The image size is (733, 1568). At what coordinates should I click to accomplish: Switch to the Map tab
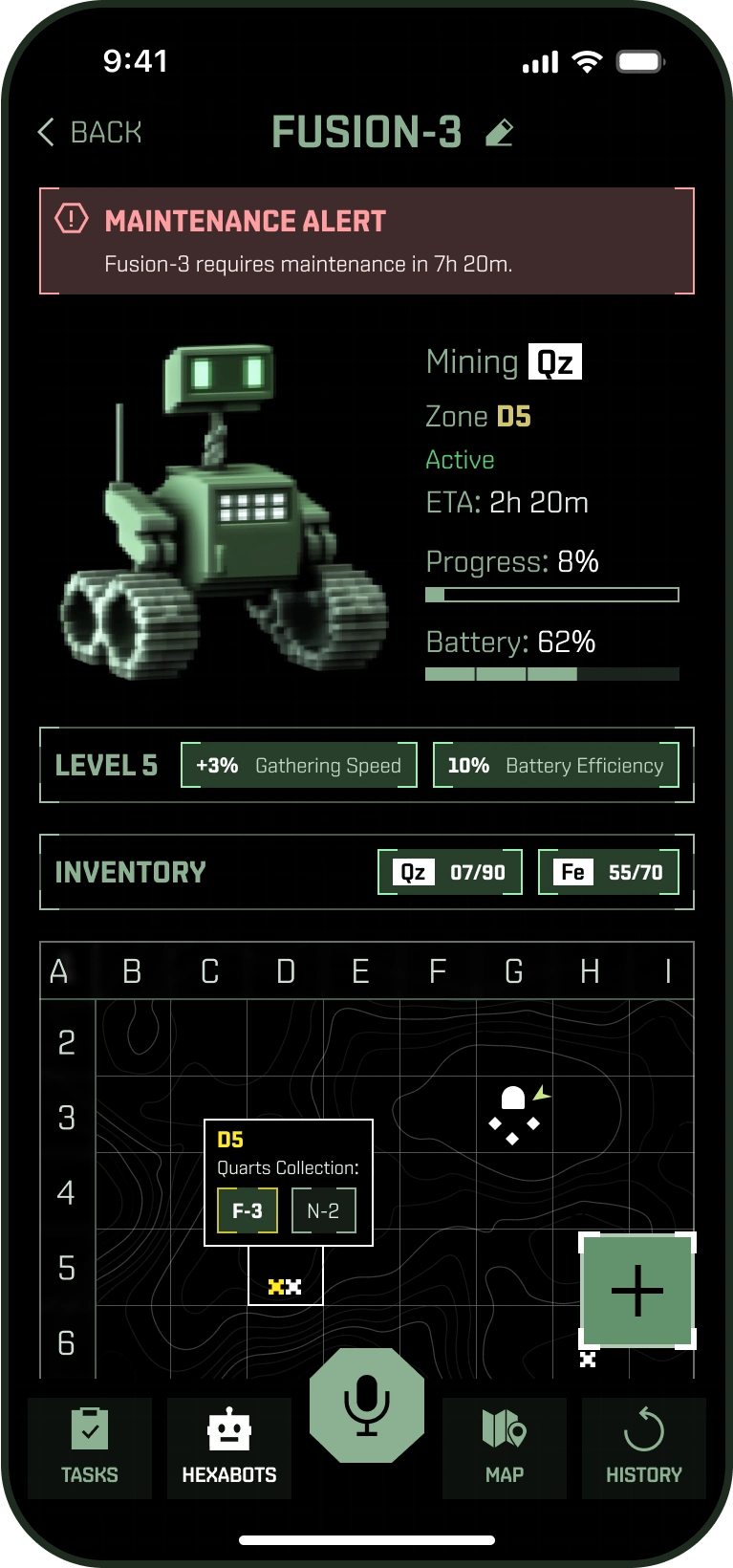pyautogui.click(x=505, y=1448)
